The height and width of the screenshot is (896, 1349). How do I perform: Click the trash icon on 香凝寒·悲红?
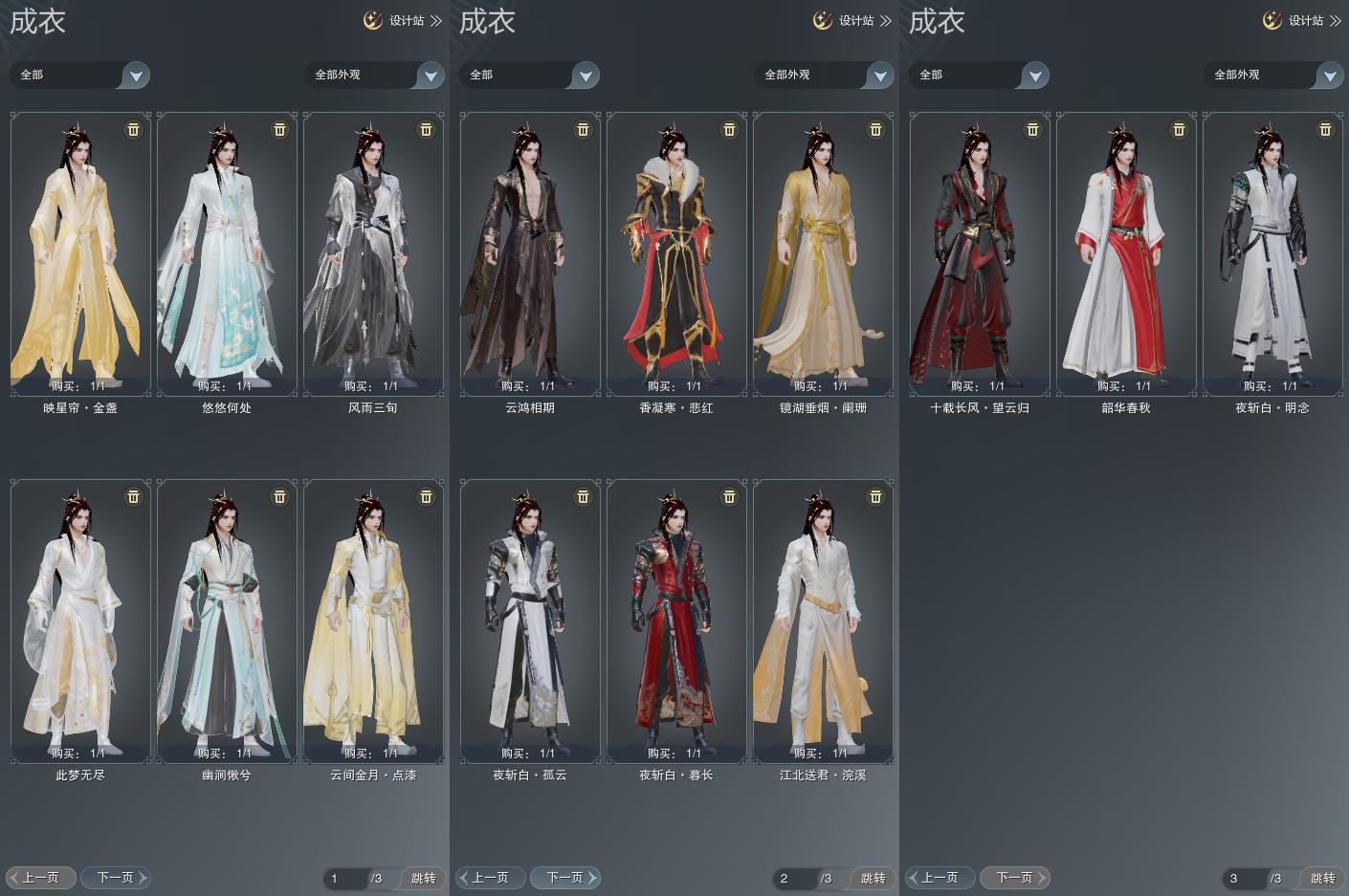(x=729, y=129)
